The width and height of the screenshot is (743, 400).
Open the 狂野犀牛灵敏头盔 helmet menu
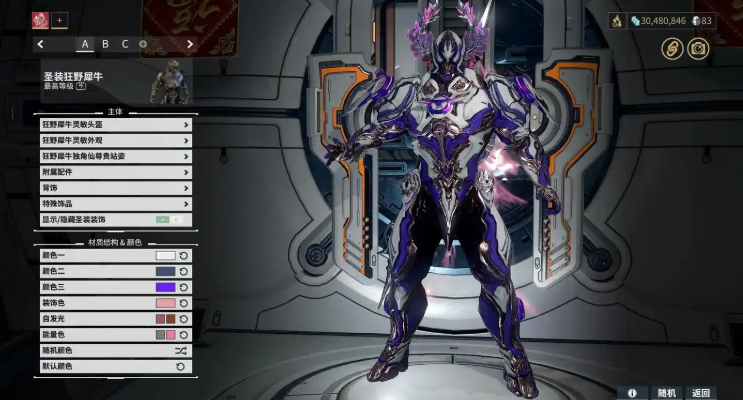115,125
